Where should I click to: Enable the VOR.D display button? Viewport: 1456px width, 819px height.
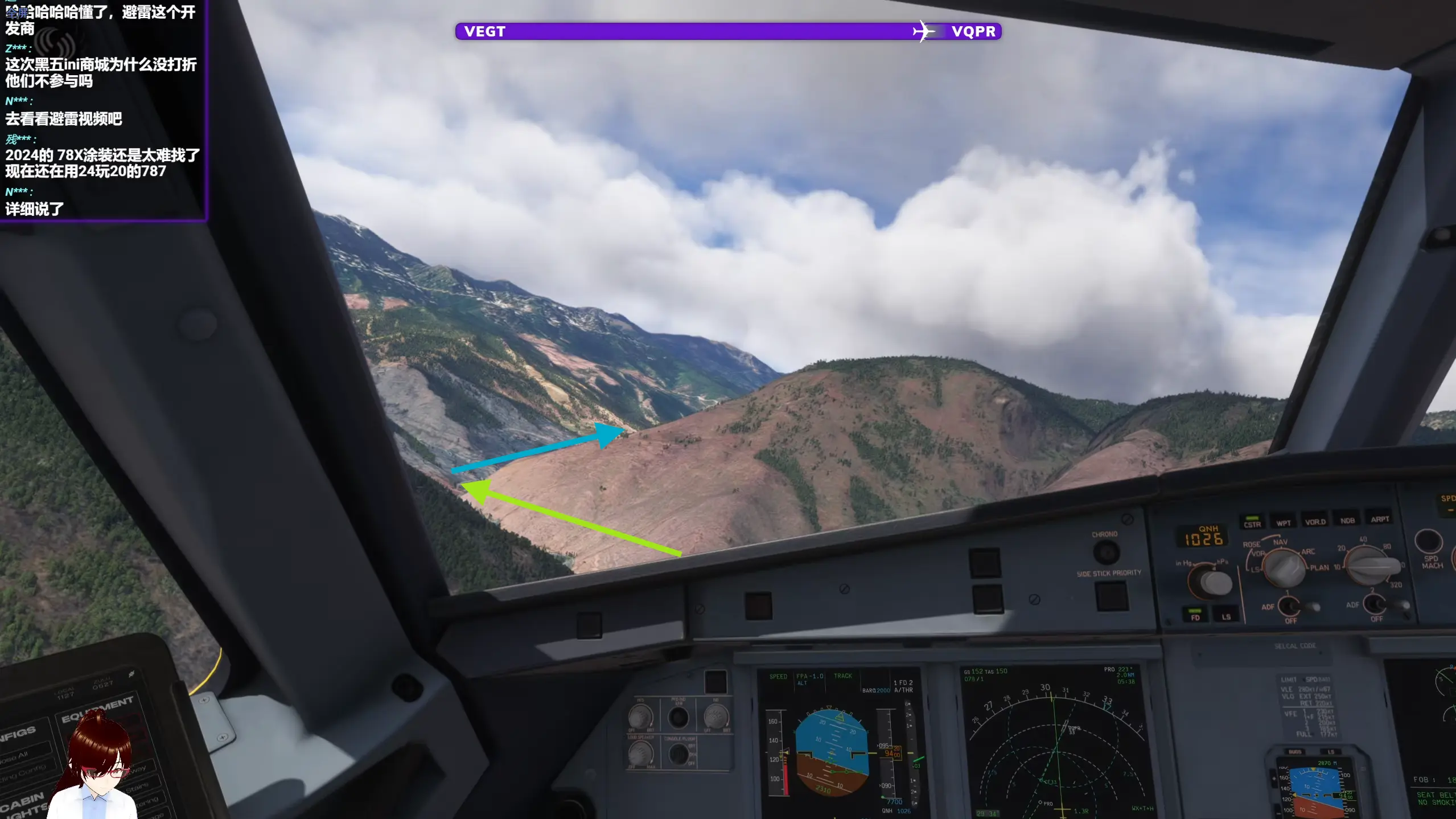1315,521
